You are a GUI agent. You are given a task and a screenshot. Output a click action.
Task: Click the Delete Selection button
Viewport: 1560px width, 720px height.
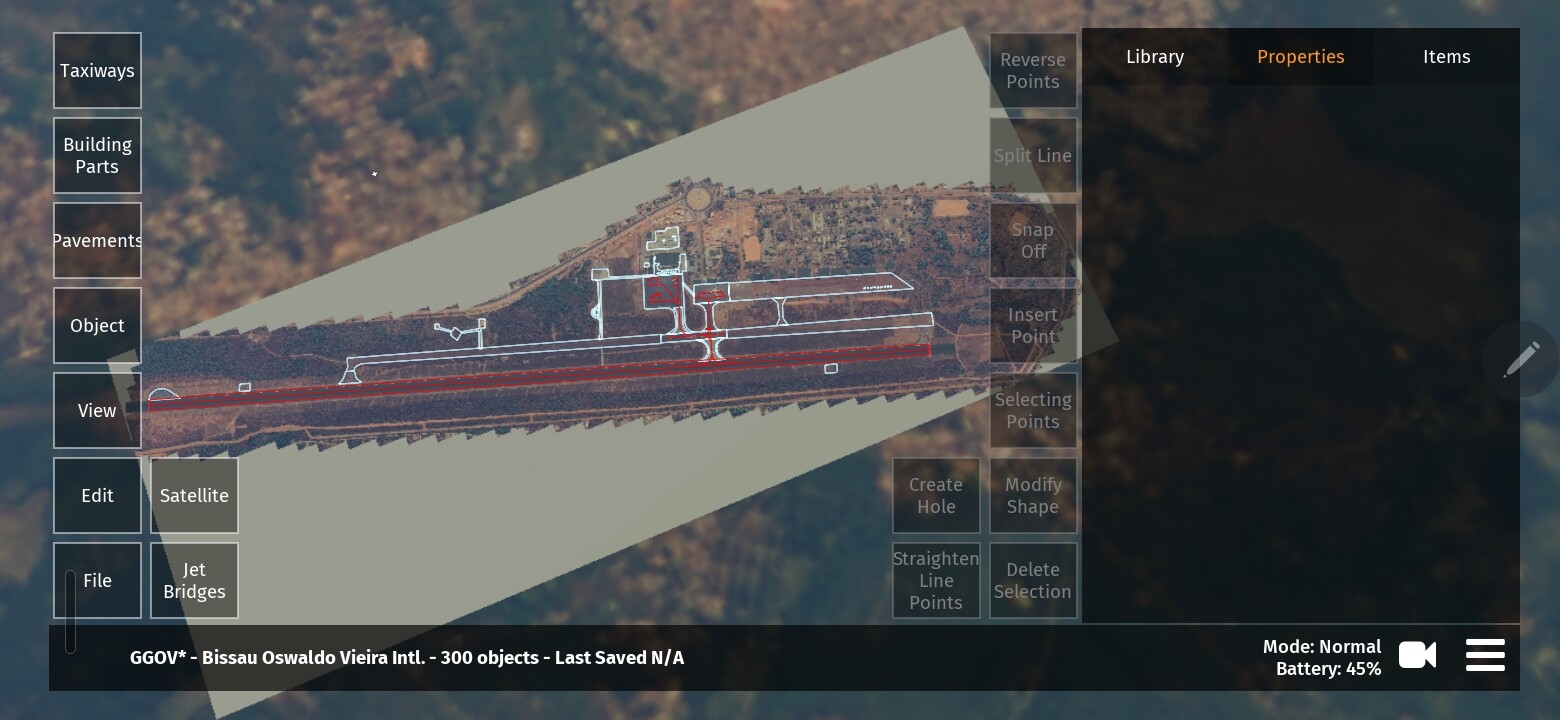point(1033,581)
